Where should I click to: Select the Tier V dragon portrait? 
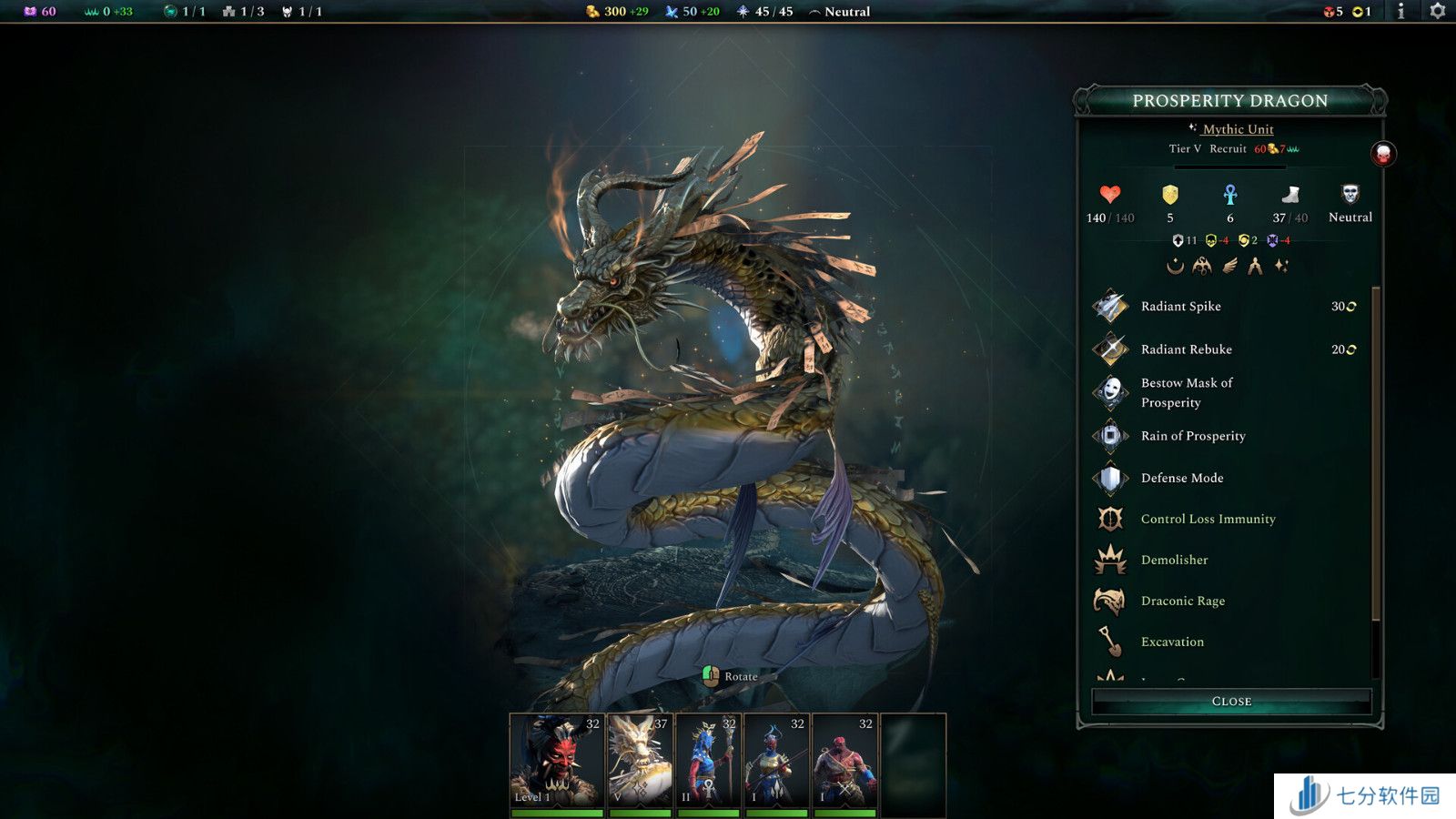click(x=640, y=761)
